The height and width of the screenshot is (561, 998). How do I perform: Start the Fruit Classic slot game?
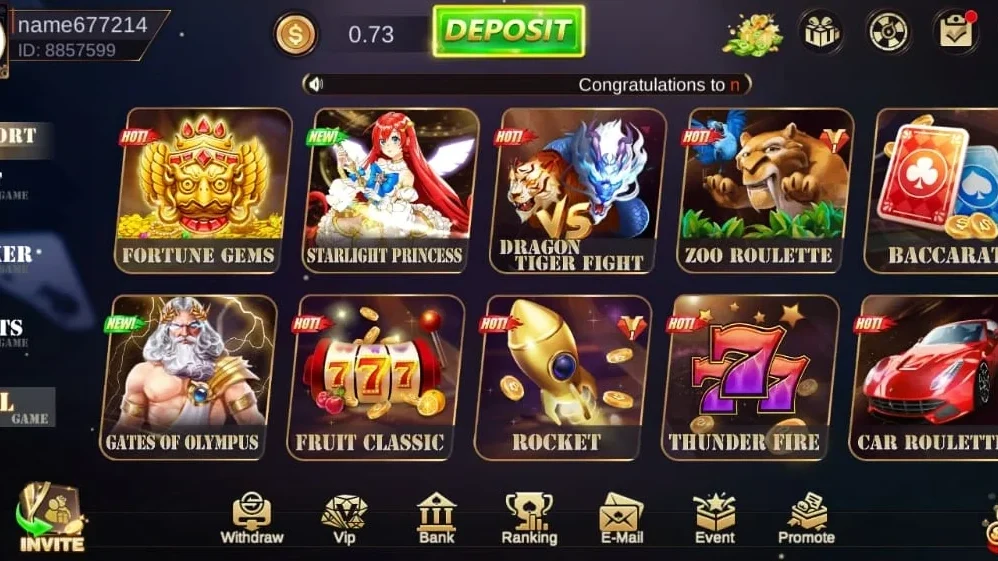point(374,377)
